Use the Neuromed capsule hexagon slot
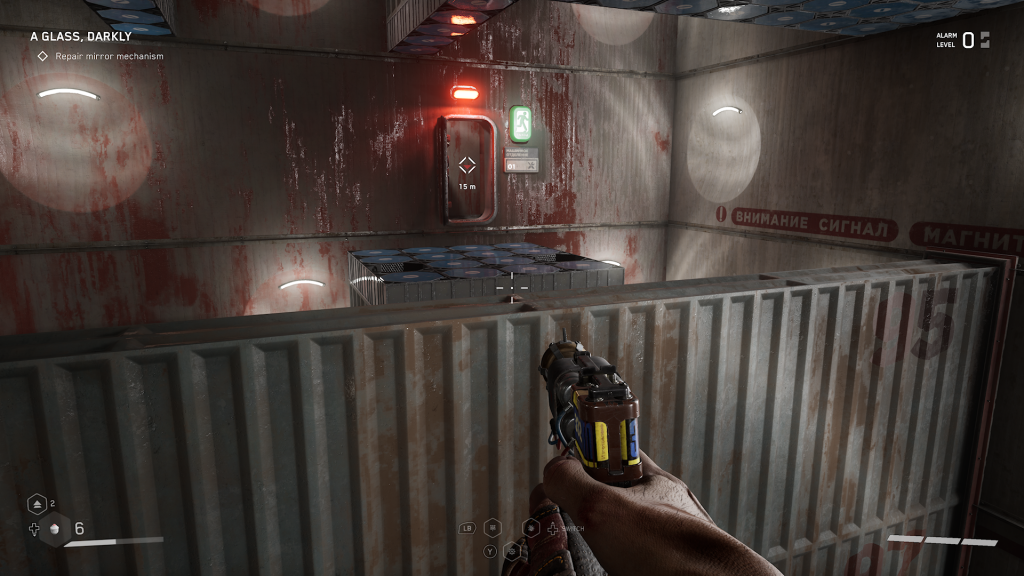 pyautogui.click(x=55, y=529)
